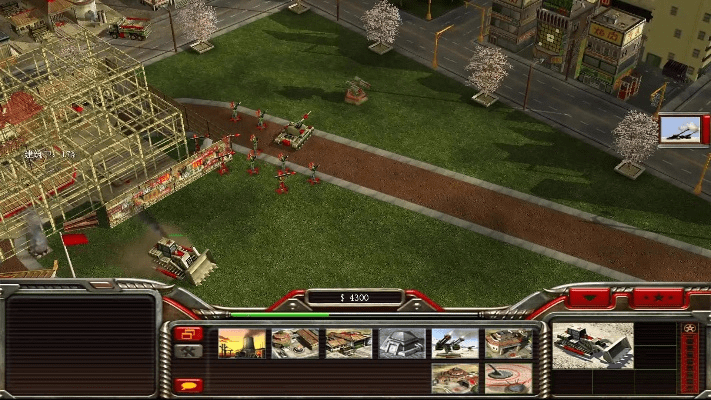The image size is (711, 400).
Task: Click the bulldozer unit portrait
Action: pyautogui.click(x=593, y=345)
